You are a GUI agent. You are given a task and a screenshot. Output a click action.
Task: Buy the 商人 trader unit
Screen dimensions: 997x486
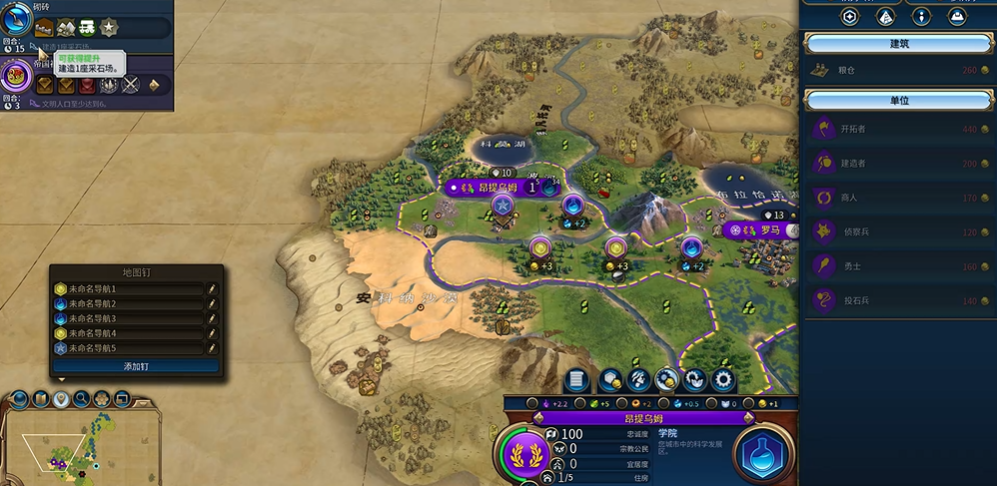pyautogui.click(x=898, y=198)
